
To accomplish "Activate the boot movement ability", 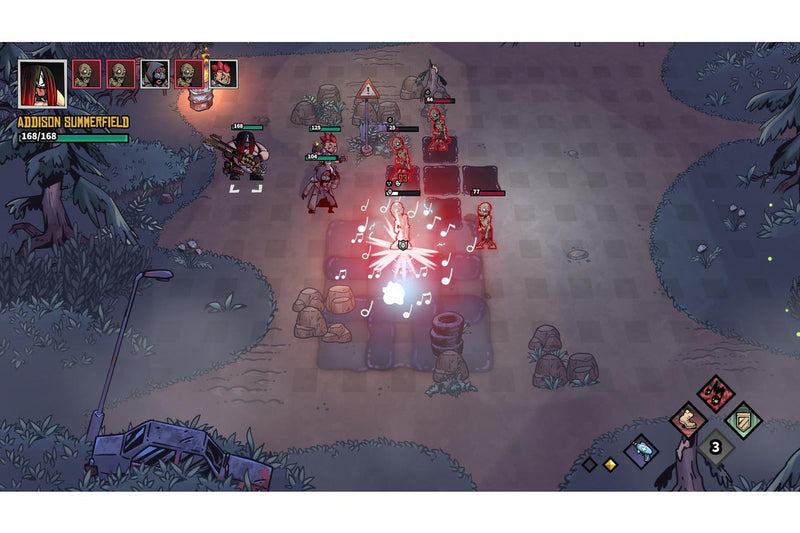I will pyautogui.click(x=688, y=420).
